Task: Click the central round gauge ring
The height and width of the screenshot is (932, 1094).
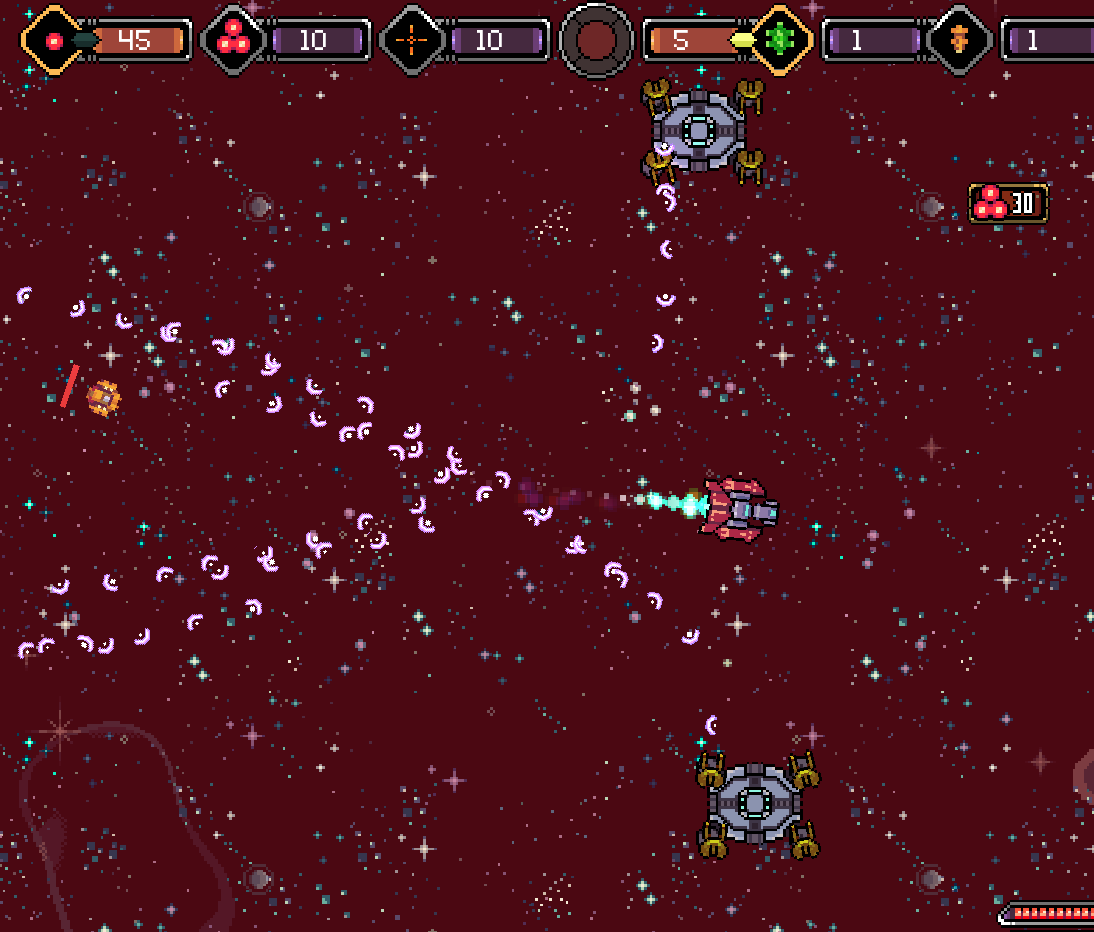Action: [x=596, y=41]
